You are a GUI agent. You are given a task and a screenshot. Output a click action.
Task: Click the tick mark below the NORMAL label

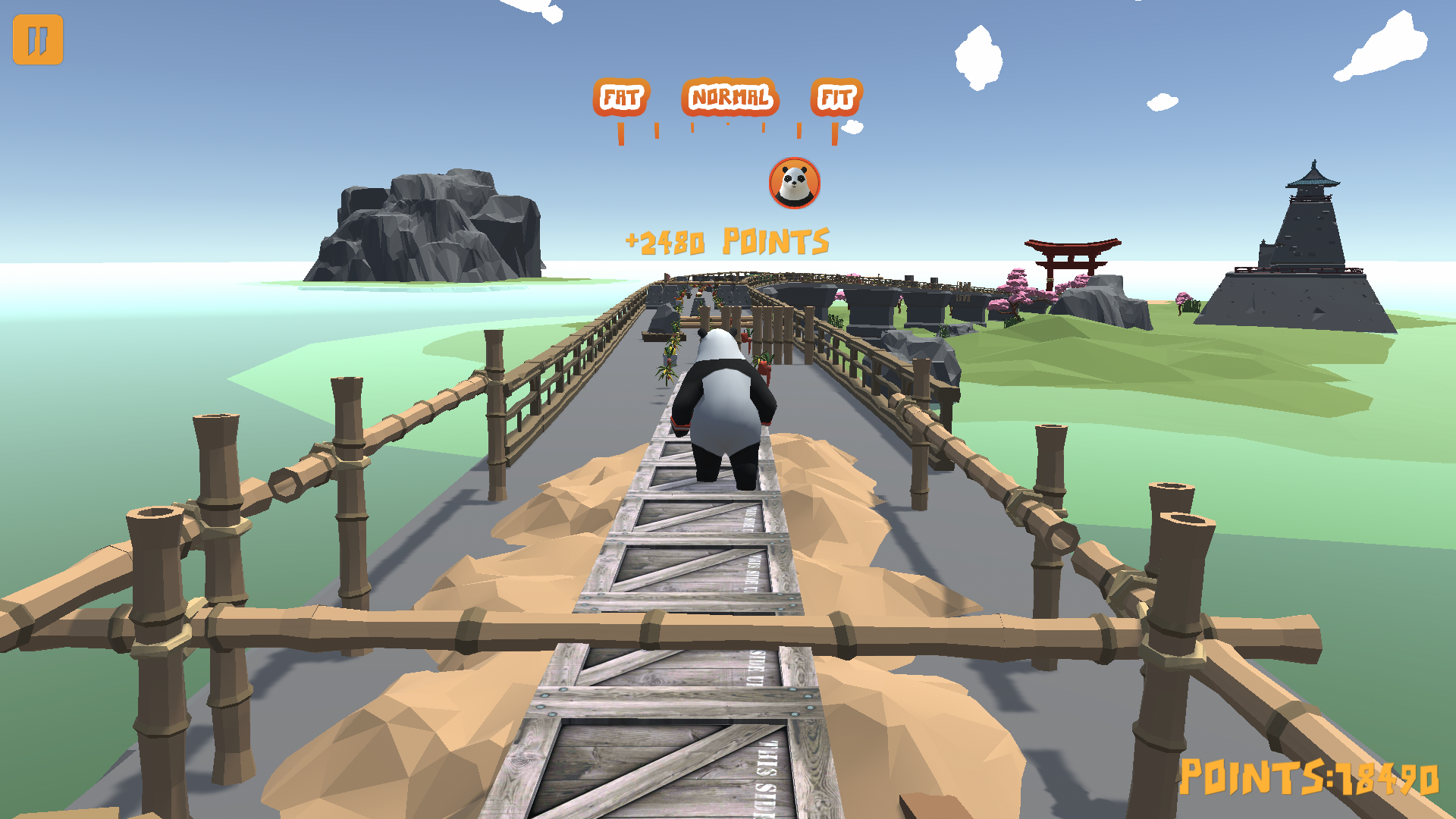727,124
